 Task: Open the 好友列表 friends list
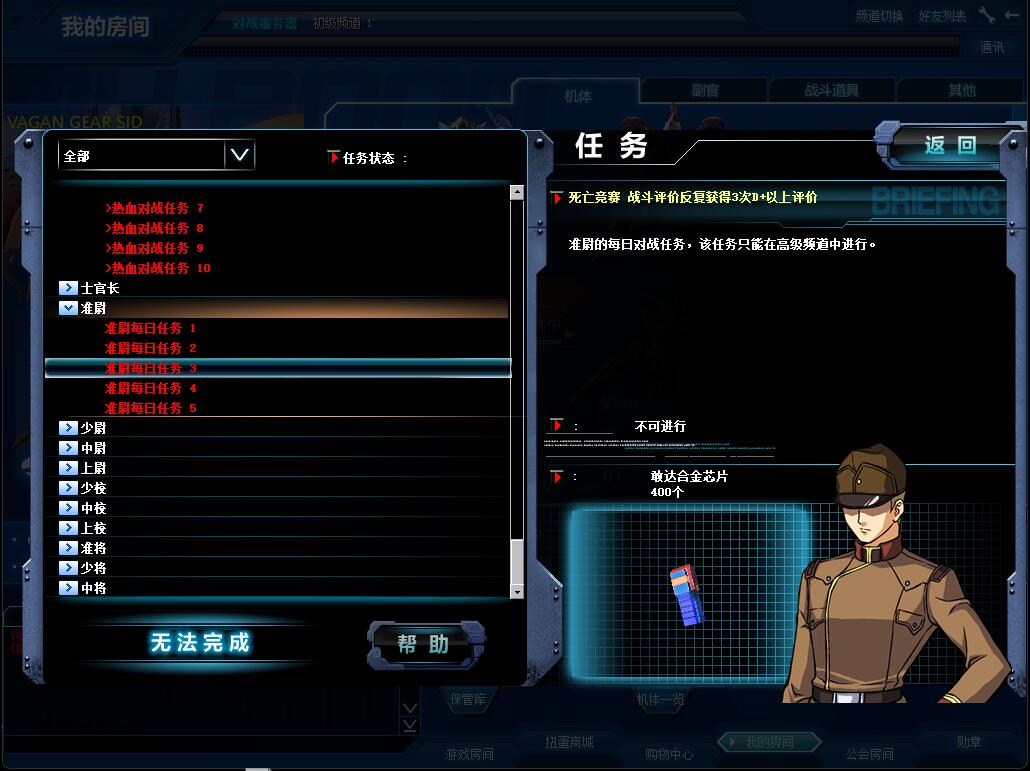pyautogui.click(x=942, y=16)
